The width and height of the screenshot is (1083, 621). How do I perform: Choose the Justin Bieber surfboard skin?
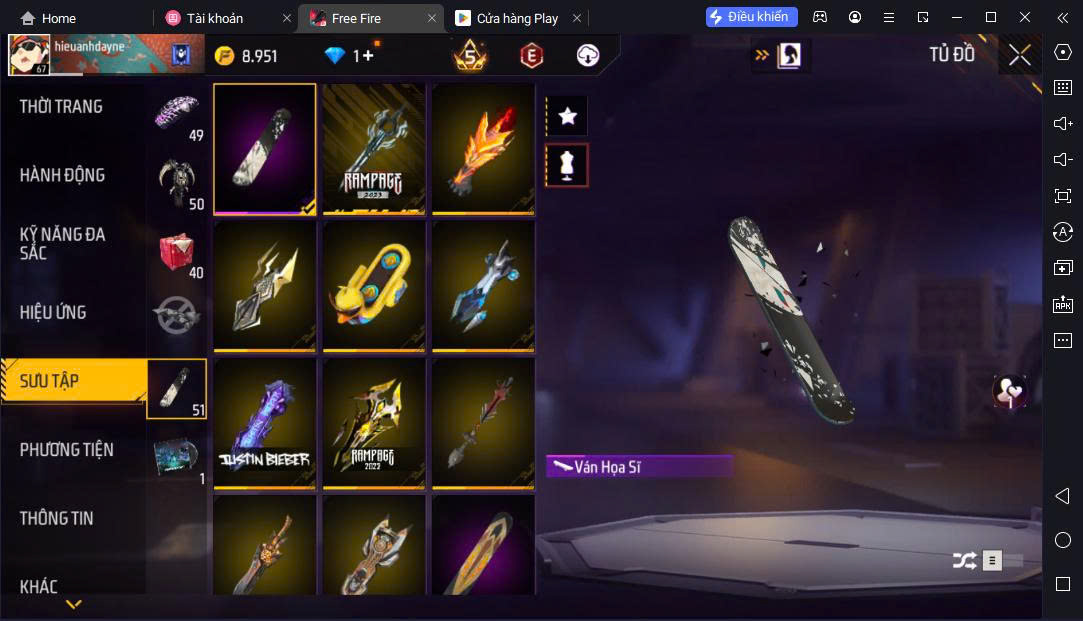pos(265,422)
